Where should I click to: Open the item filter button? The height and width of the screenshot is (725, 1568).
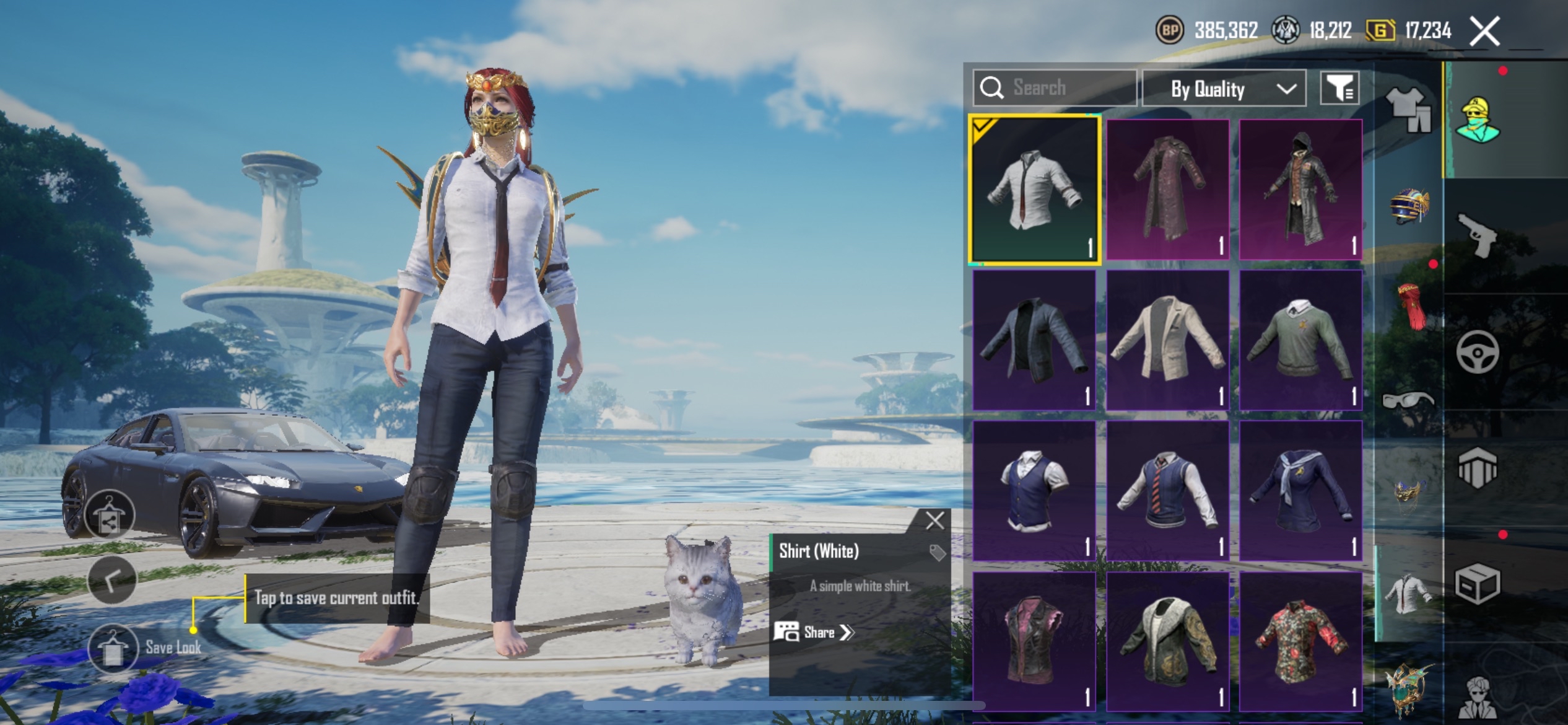pyautogui.click(x=1339, y=89)
